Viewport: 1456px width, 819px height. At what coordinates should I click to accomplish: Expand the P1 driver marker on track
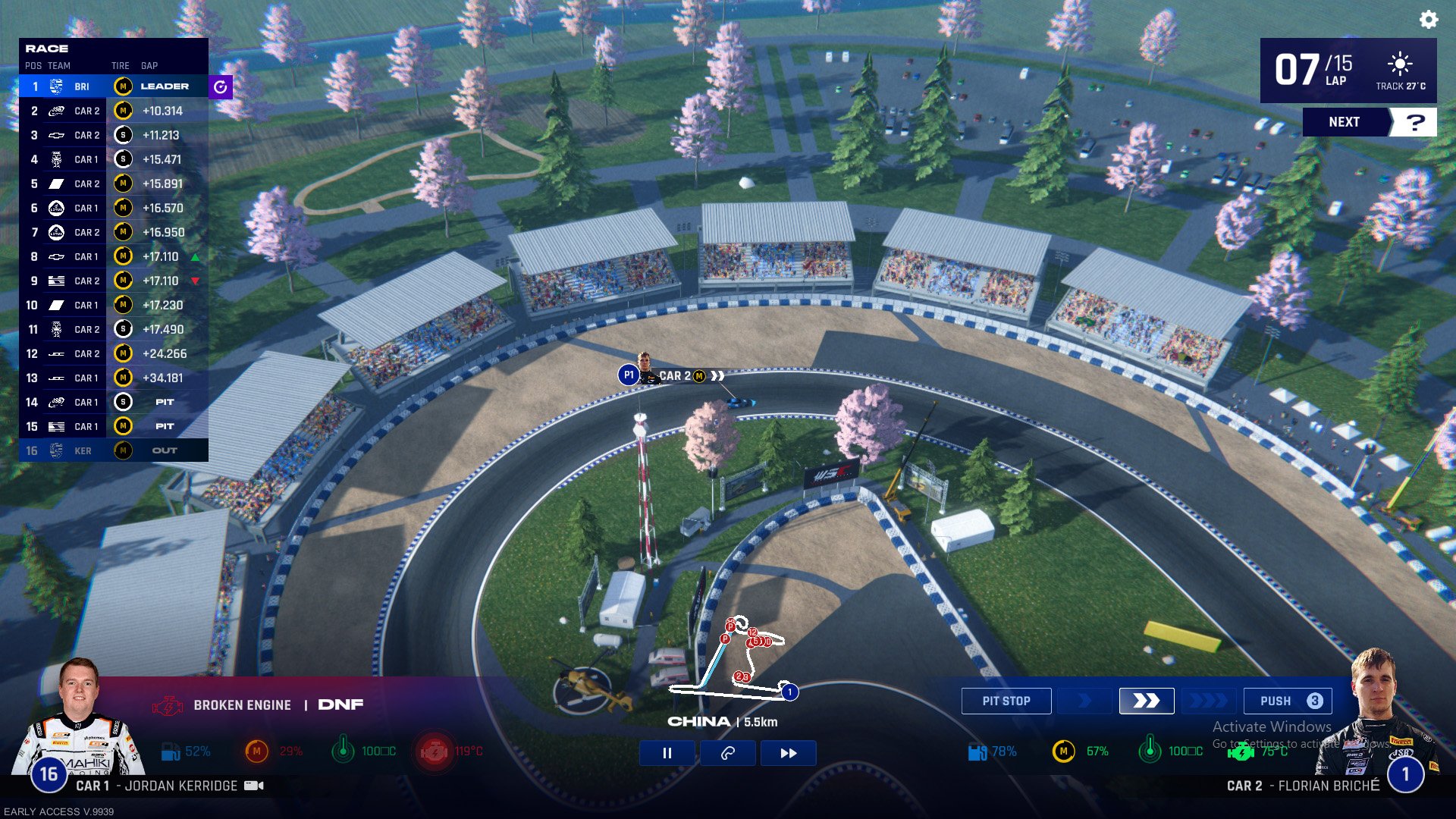[x=628, y=375]
